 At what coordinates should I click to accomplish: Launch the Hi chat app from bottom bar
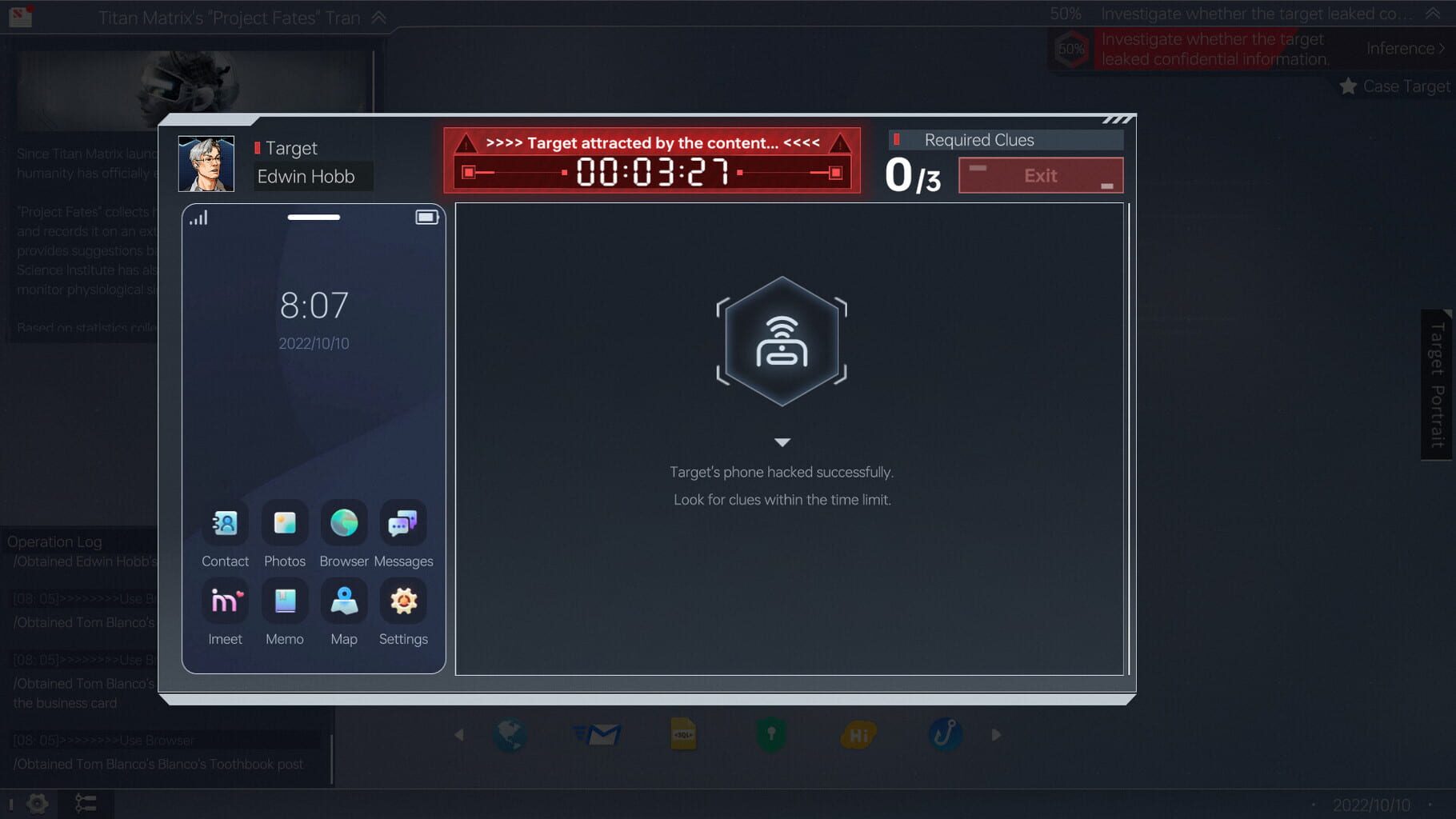(858, 733)
